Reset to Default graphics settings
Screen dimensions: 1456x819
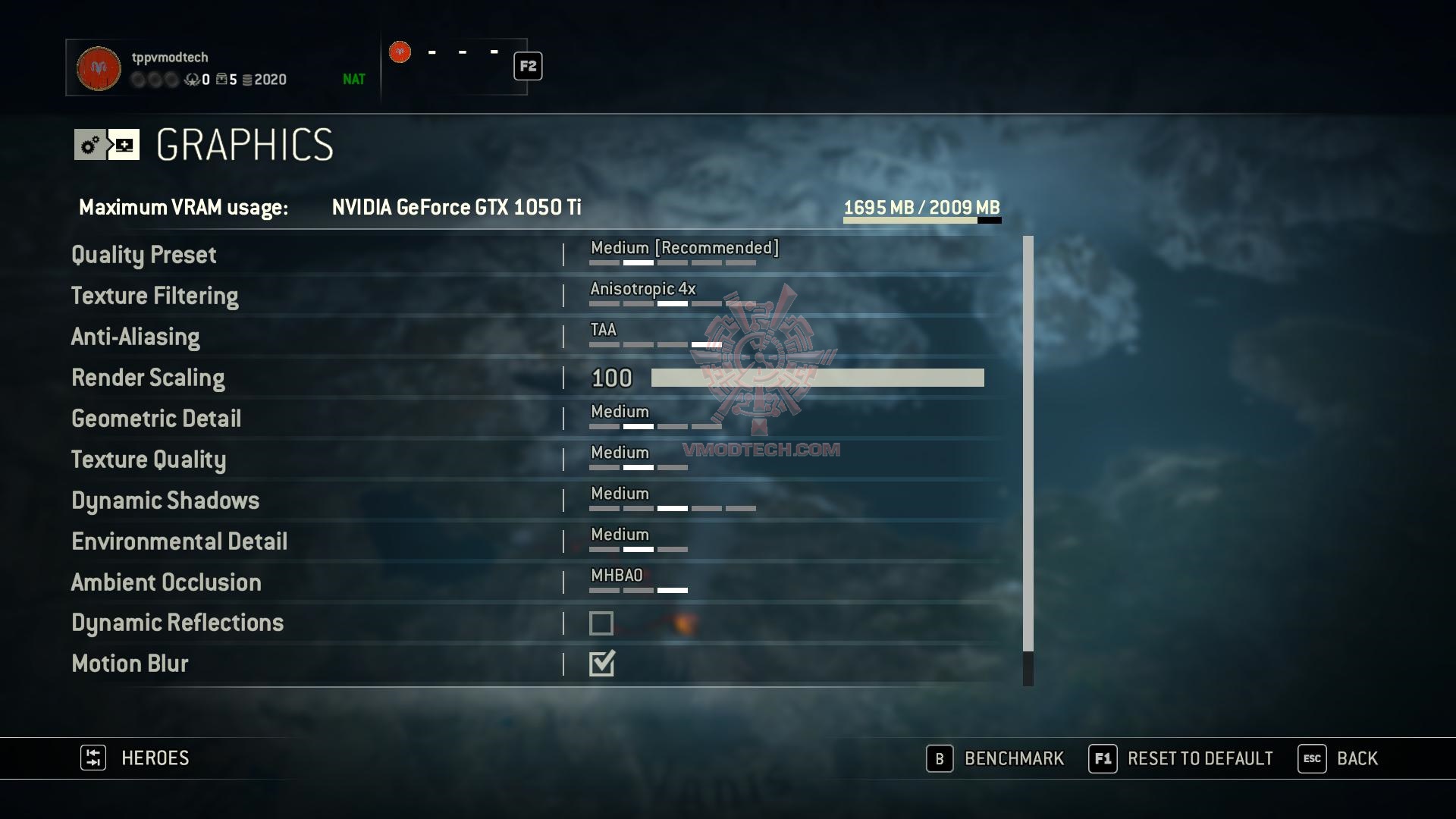tap(1181, 758)
